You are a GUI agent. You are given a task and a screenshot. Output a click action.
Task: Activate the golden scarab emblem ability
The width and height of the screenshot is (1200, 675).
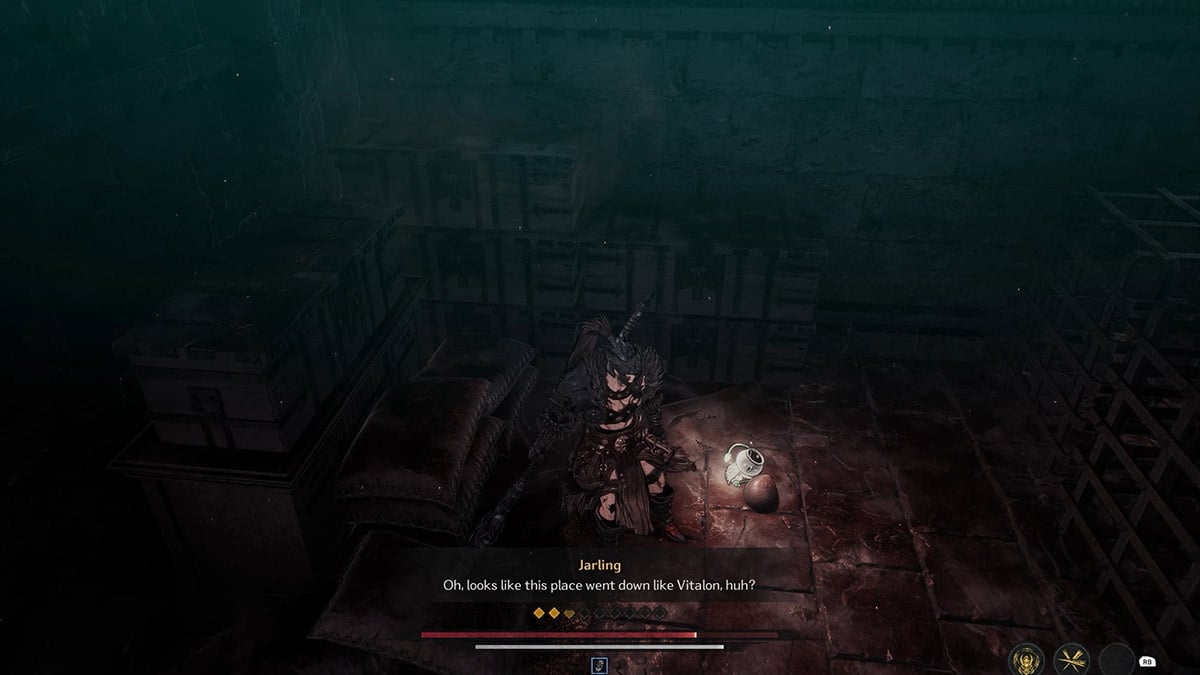tap(1028, 659)
